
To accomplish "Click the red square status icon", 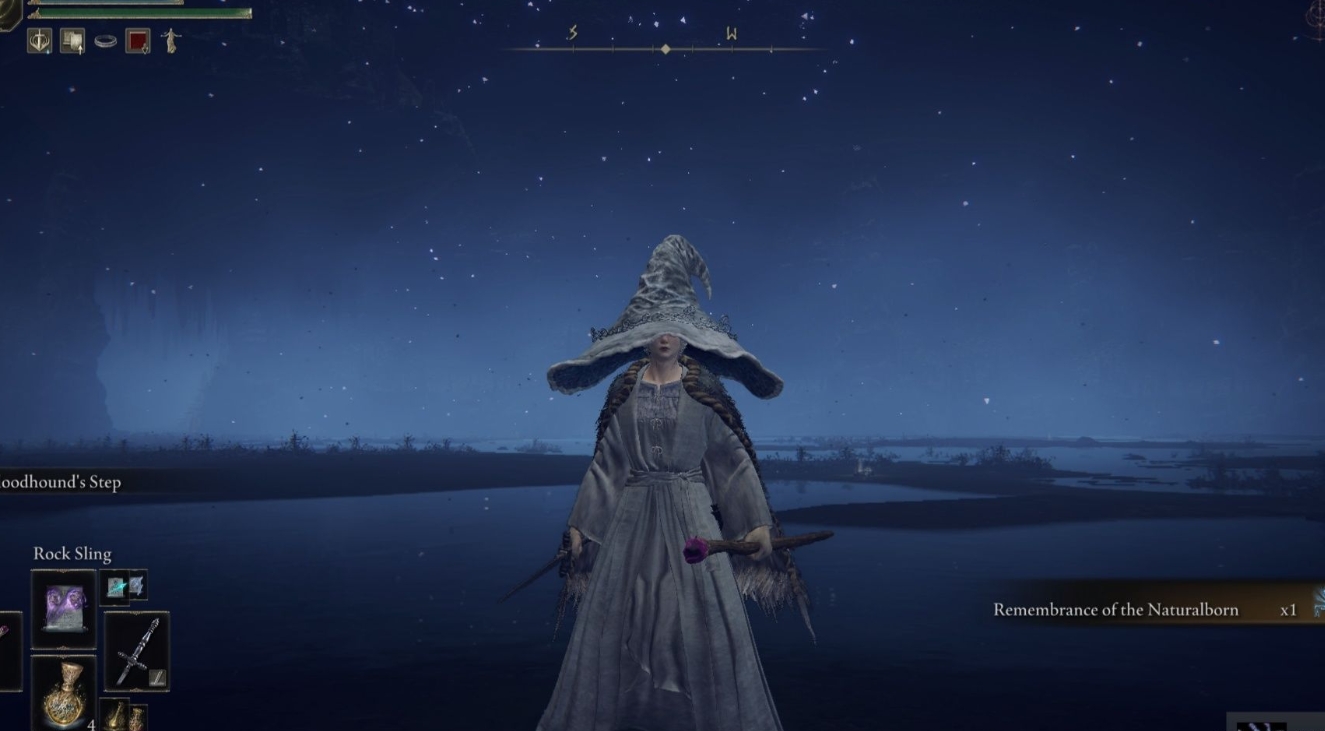I will coord(138,41).
